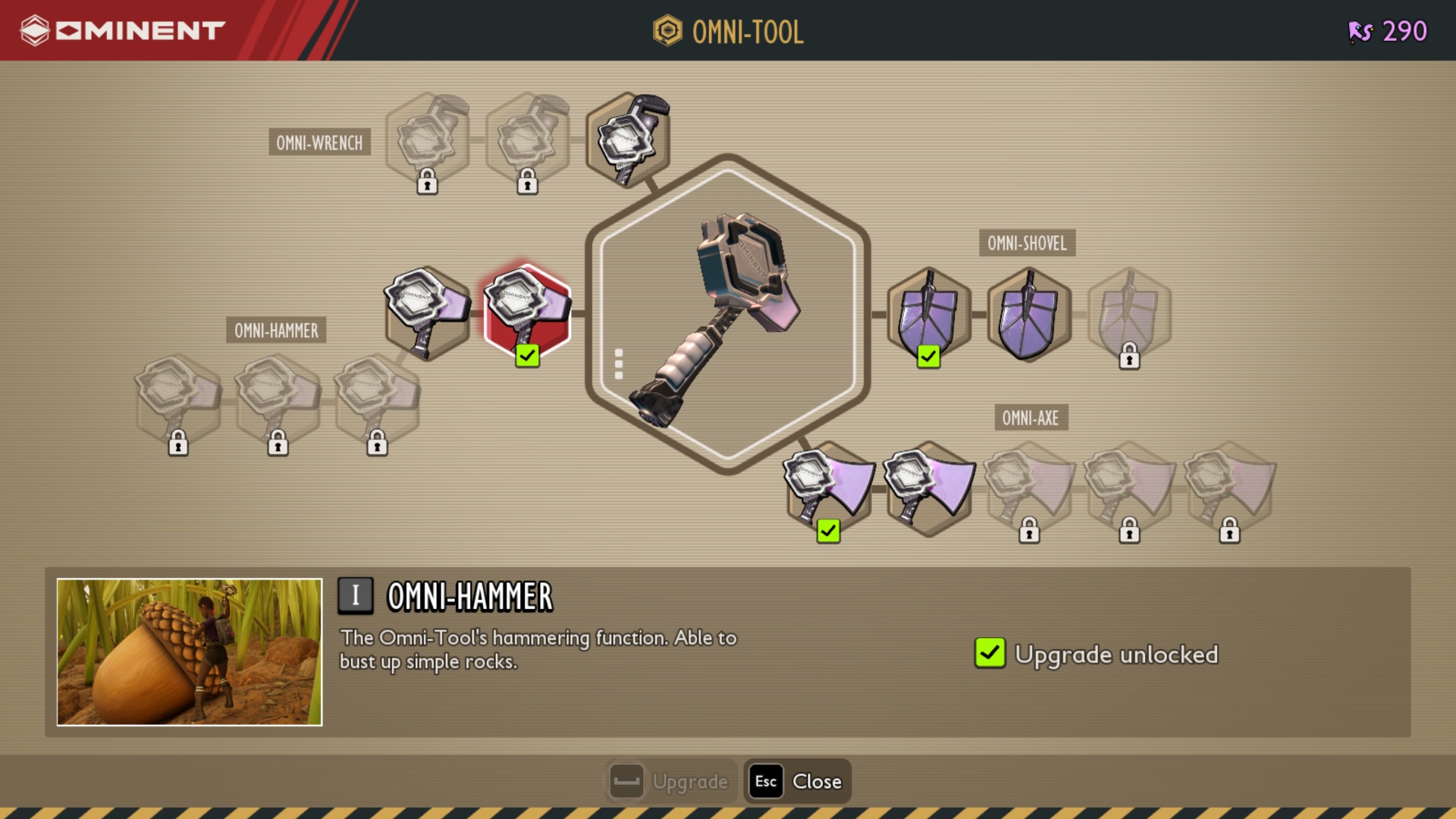The image size is (1456, 819).
Task: Select the checkmarked Omni-Shovel upgrade node
Action: coord(928,314)
